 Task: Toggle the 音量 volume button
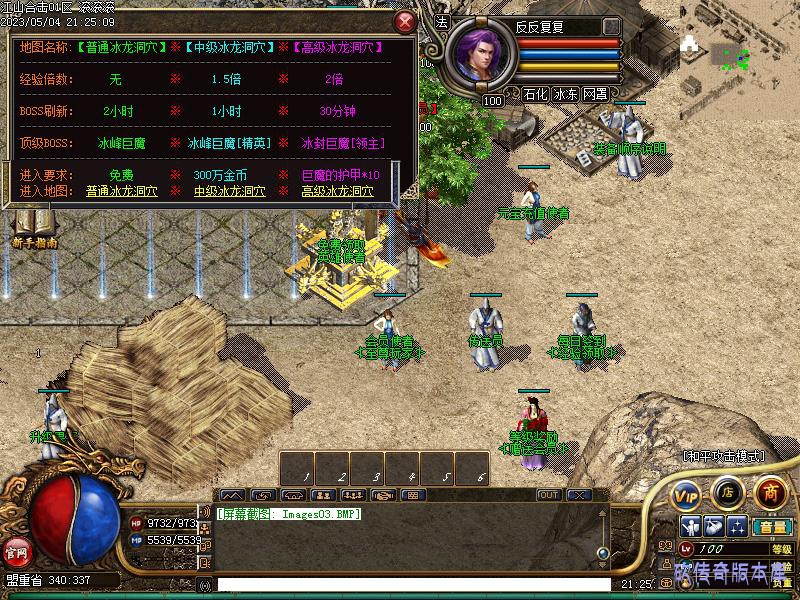tap(770, 526)
